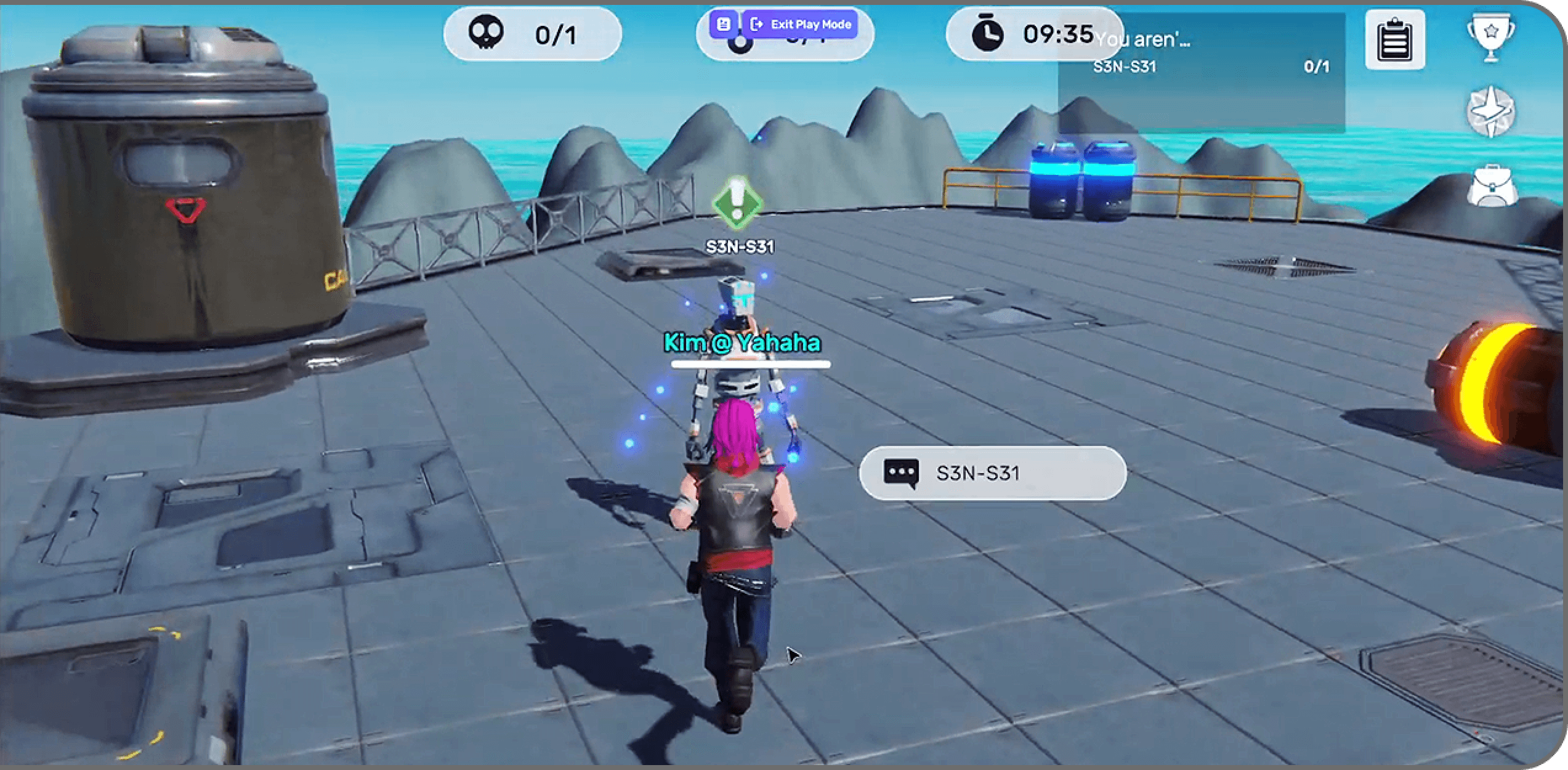Open the backpack inventory
This screenshot has height=770, width=1568.
tap(1490, 185)
